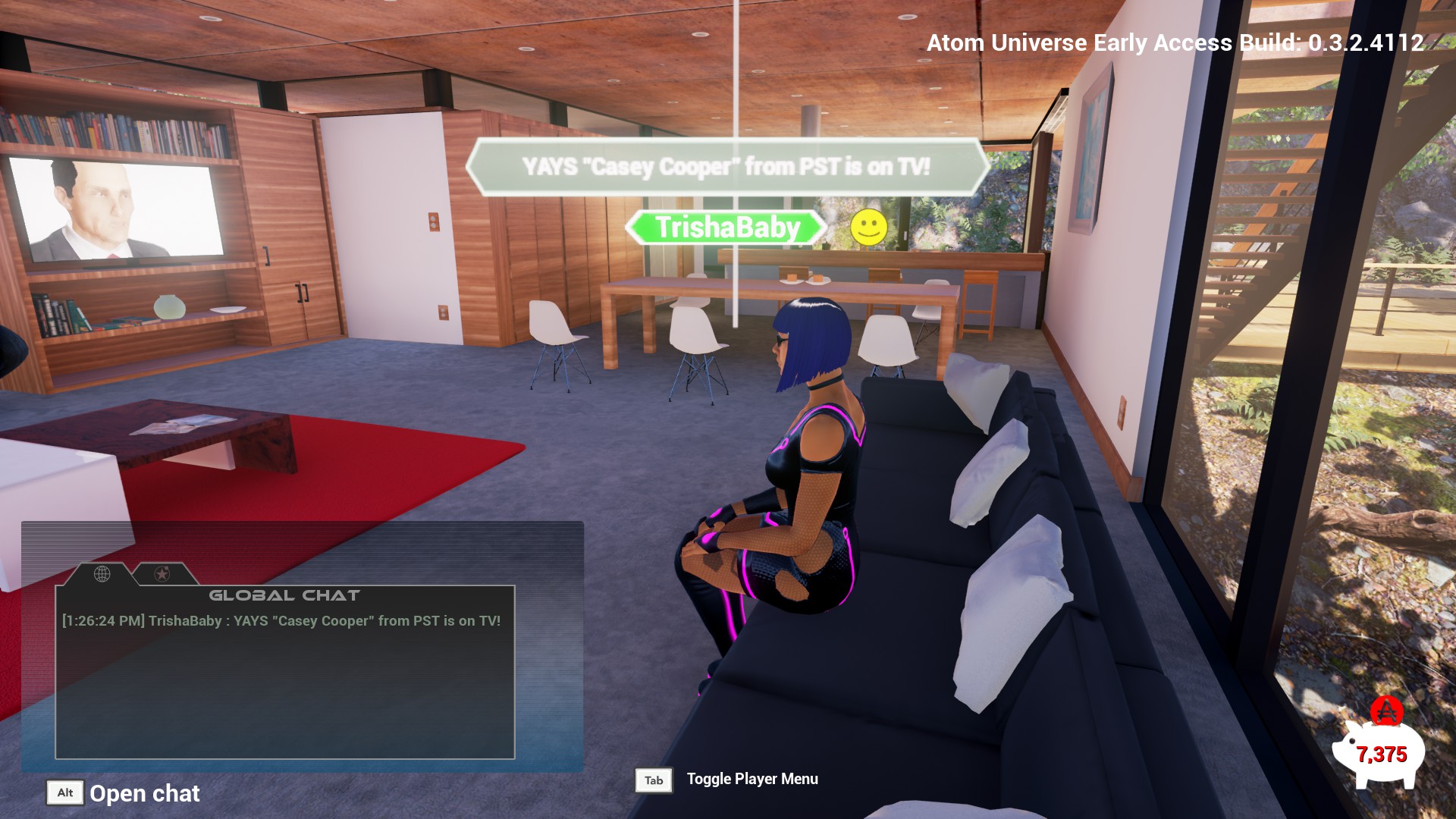Switch to the star chat tab

click(162, 574)
